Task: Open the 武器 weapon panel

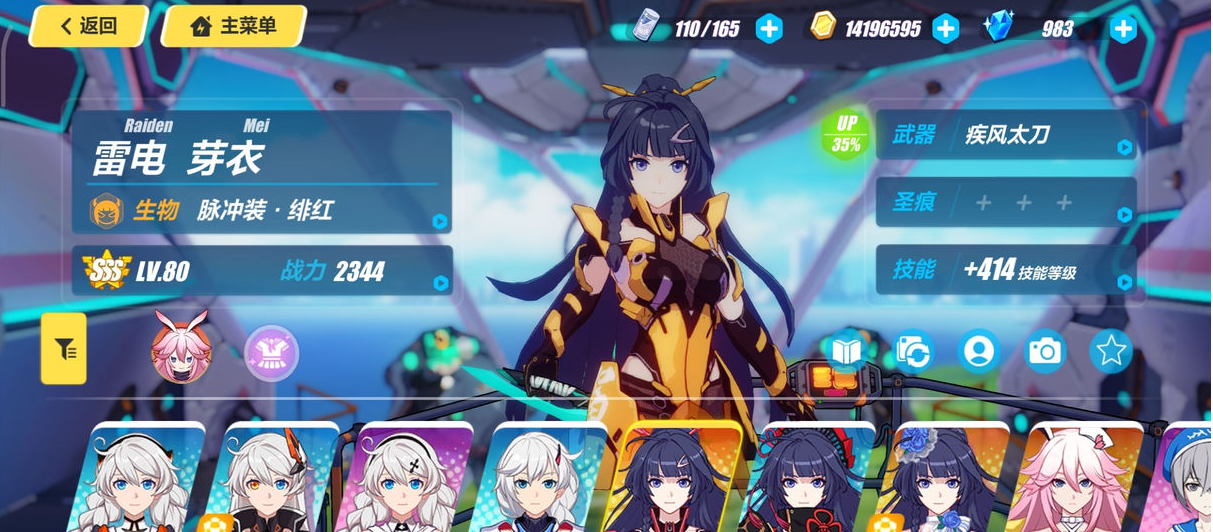Action: click(1006, 135)
